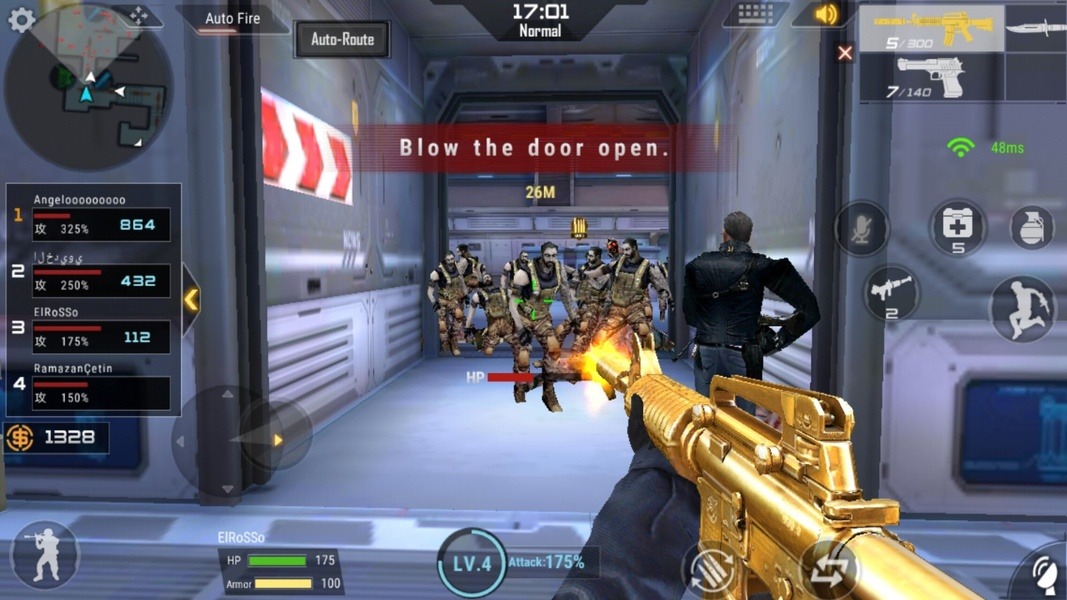Fire the rocket launcher skill button

891,293
